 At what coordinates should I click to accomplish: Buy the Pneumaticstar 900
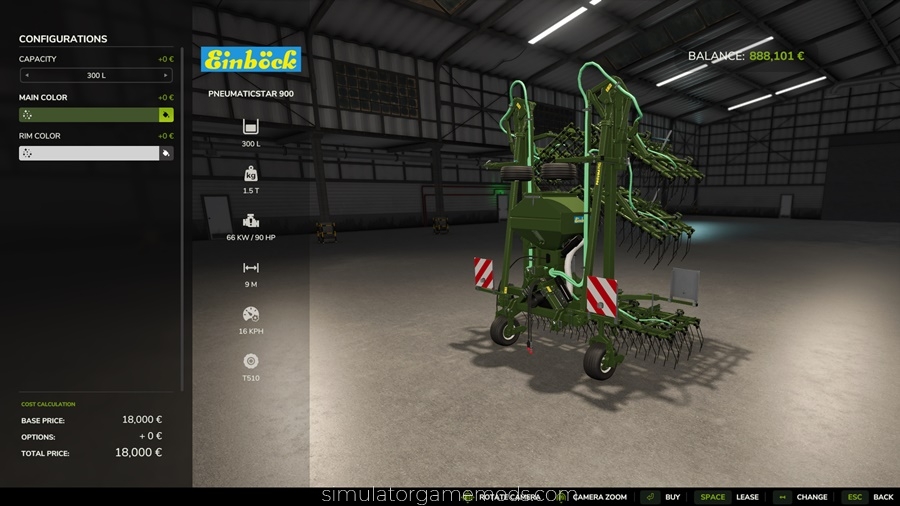[661, 497]
